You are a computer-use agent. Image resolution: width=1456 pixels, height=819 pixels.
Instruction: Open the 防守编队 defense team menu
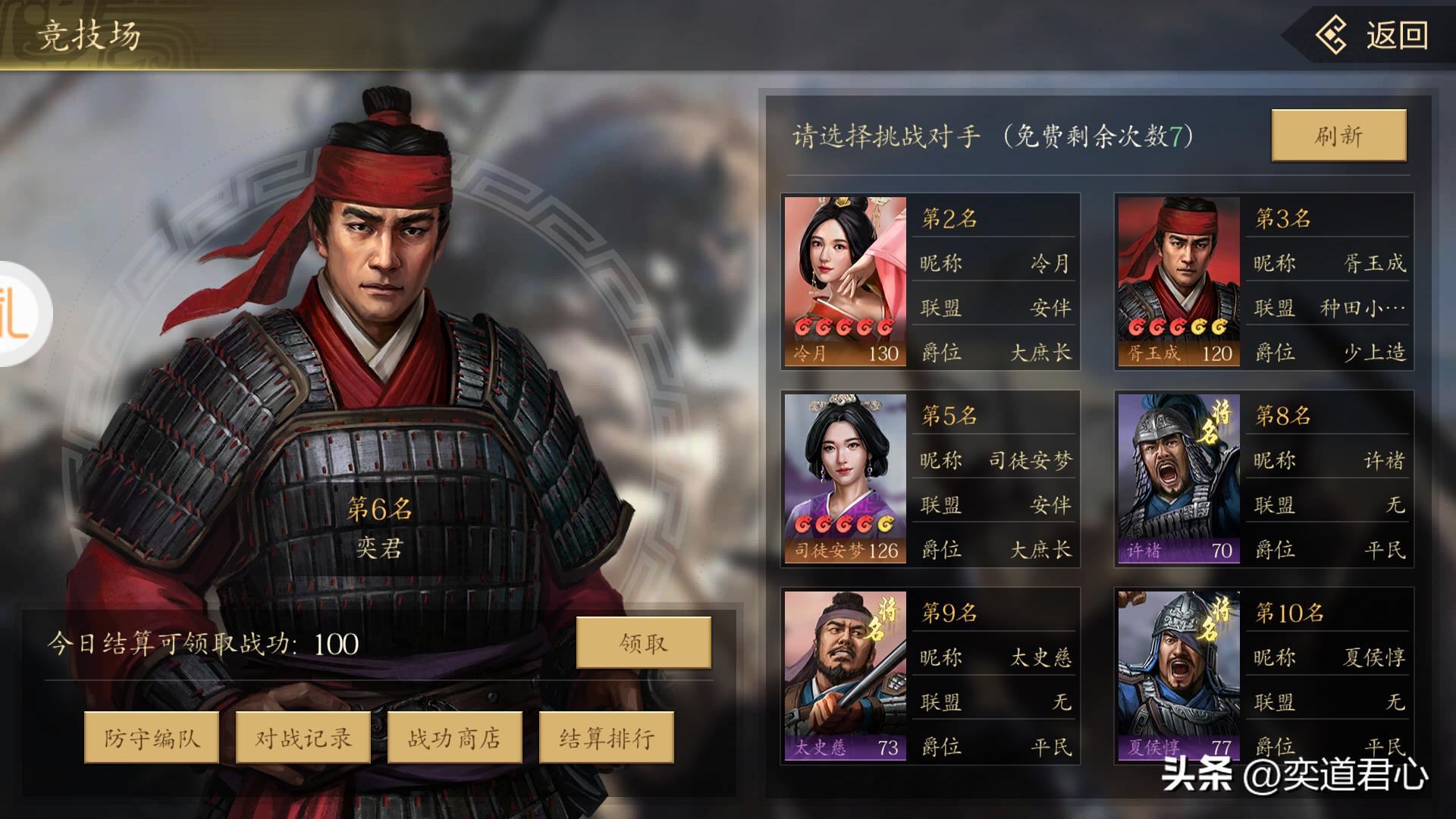[151, 736]
